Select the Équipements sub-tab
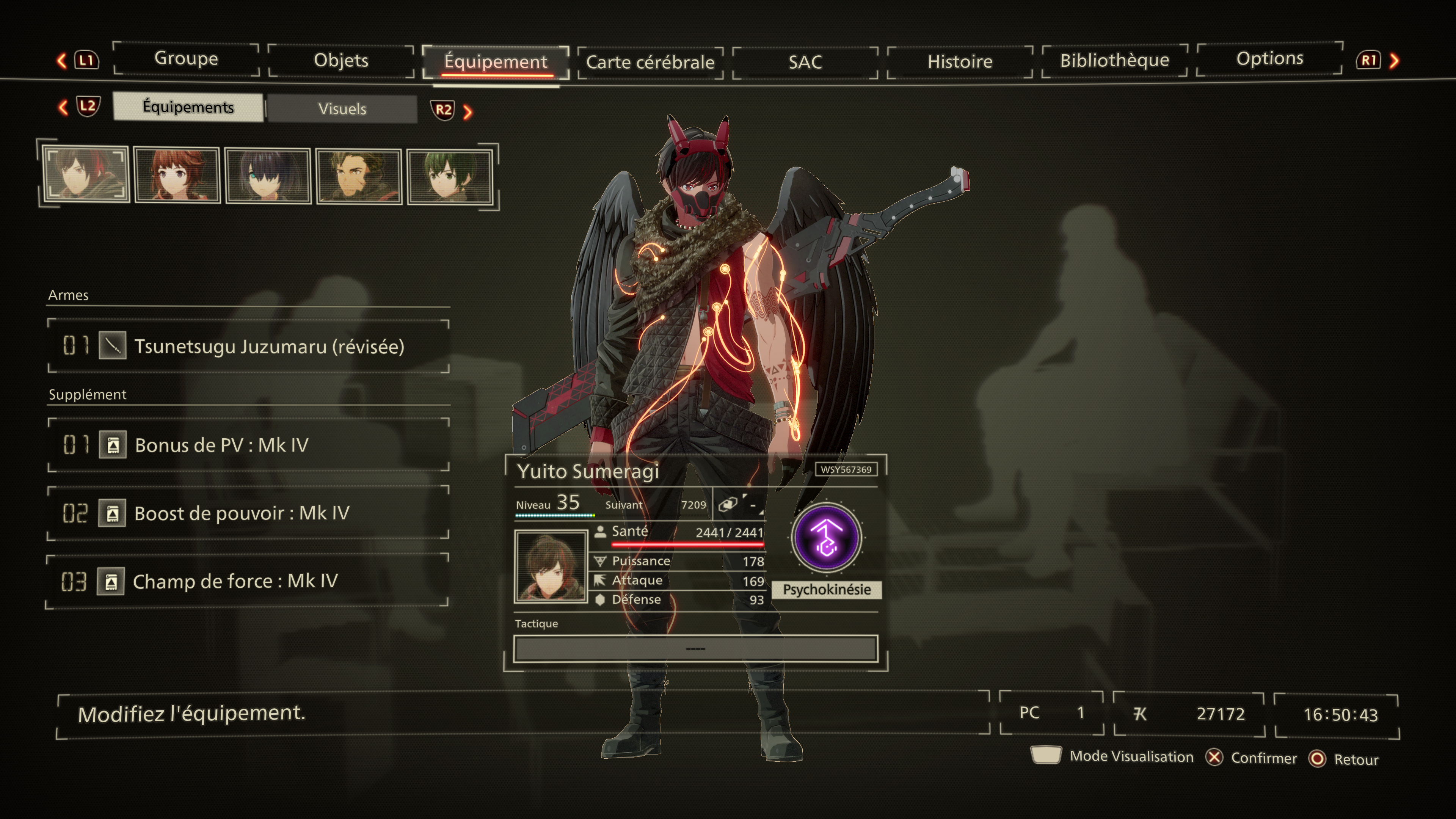 point(188,107)
